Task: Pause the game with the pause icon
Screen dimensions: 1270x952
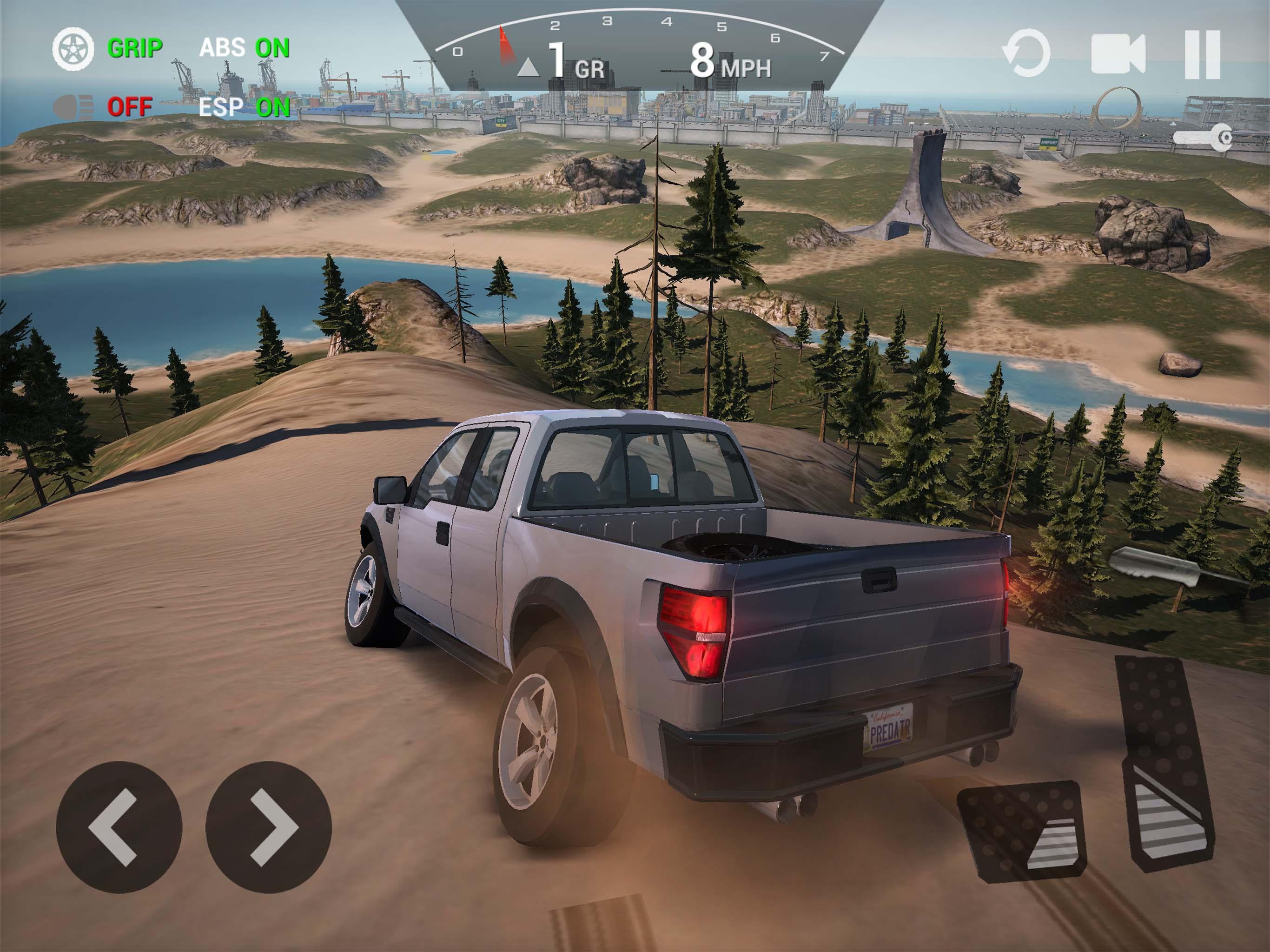Action: click(1204, 54)
